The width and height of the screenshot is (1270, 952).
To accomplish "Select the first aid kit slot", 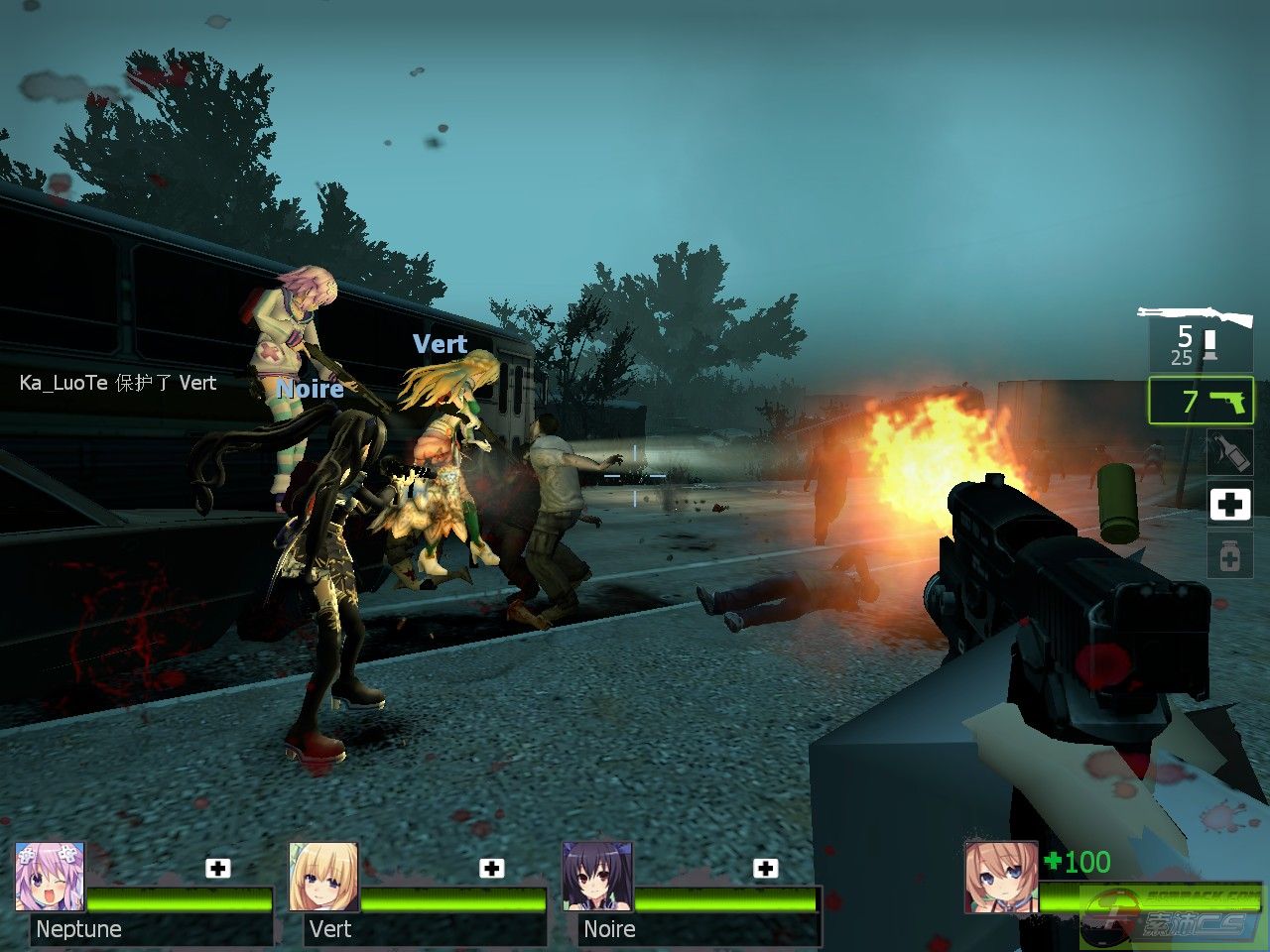I will (1229, 504).
